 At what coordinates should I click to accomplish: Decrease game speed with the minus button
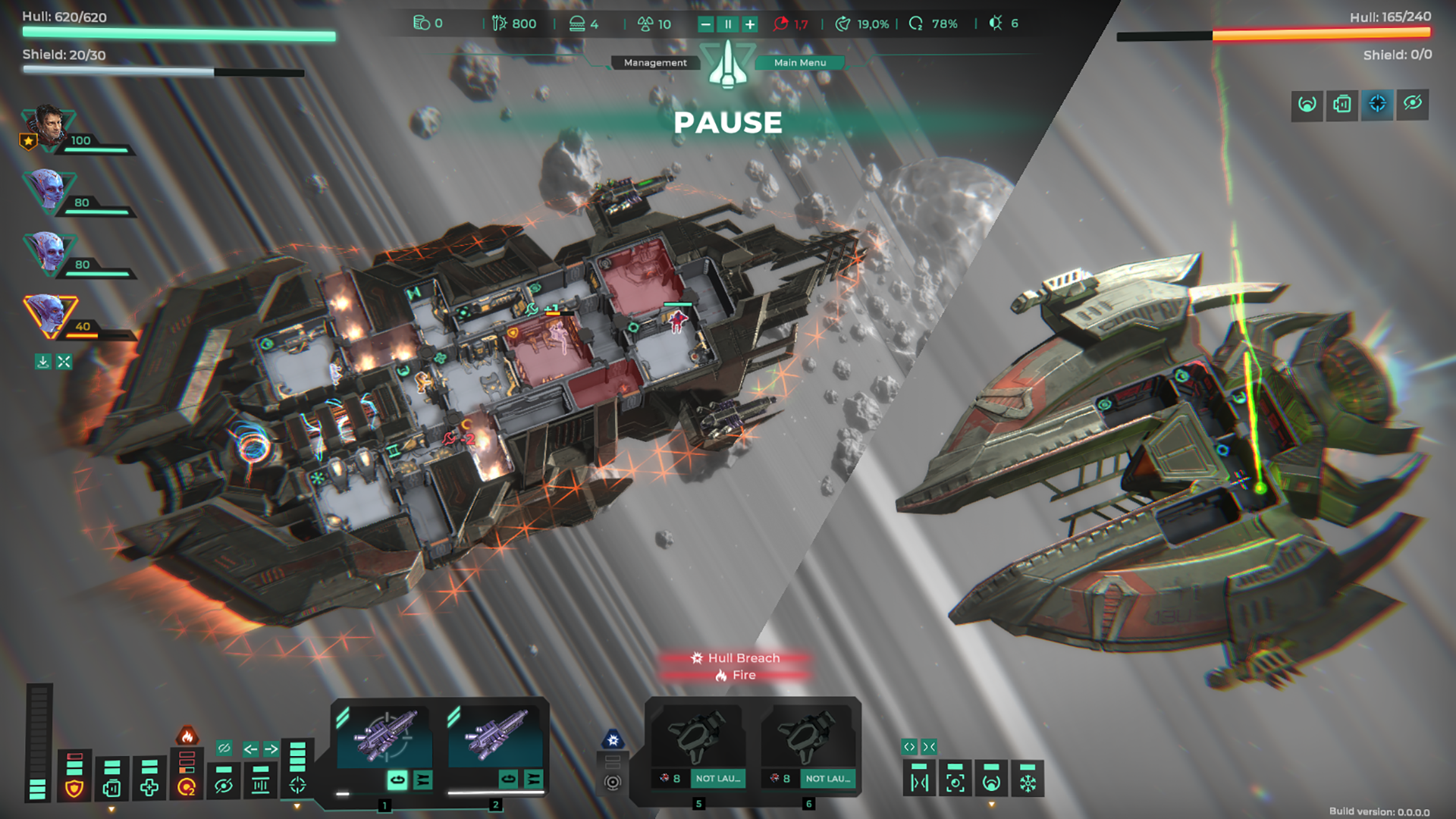point(706,24)
